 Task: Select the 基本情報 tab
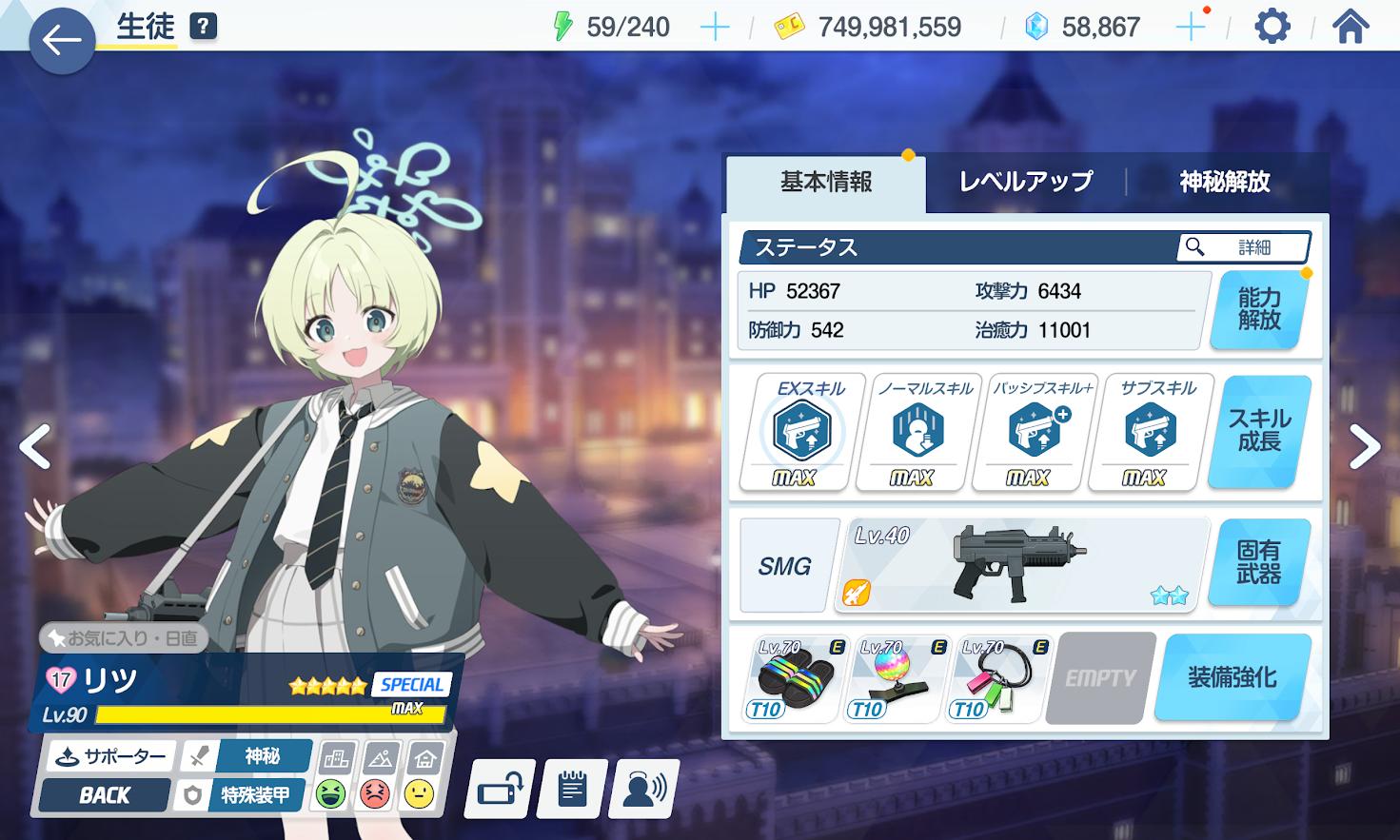click(x=825, y=182)
